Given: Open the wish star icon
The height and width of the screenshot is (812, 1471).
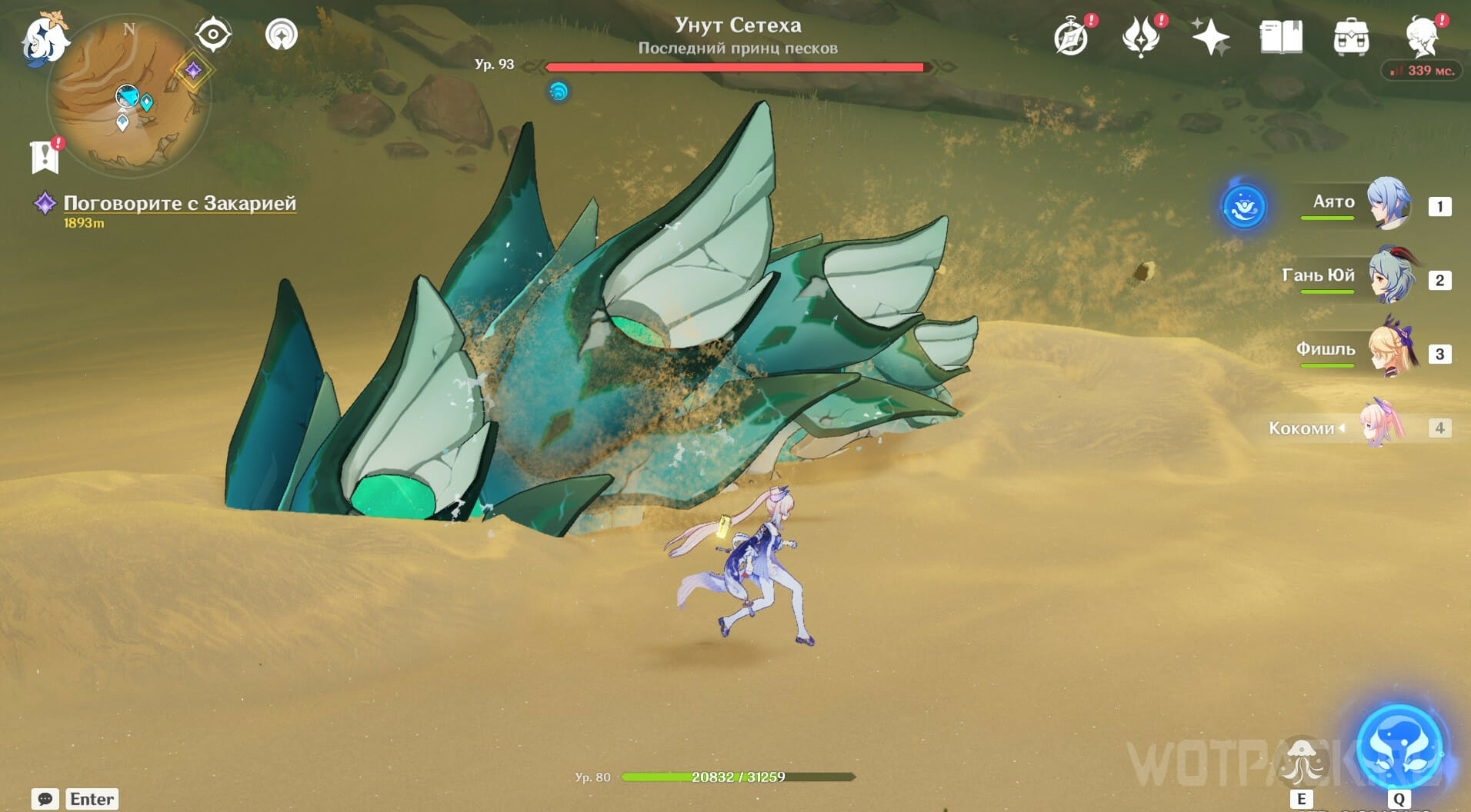Looking at the screenshot, I should pyautogui.click(x=1210, y=37).
